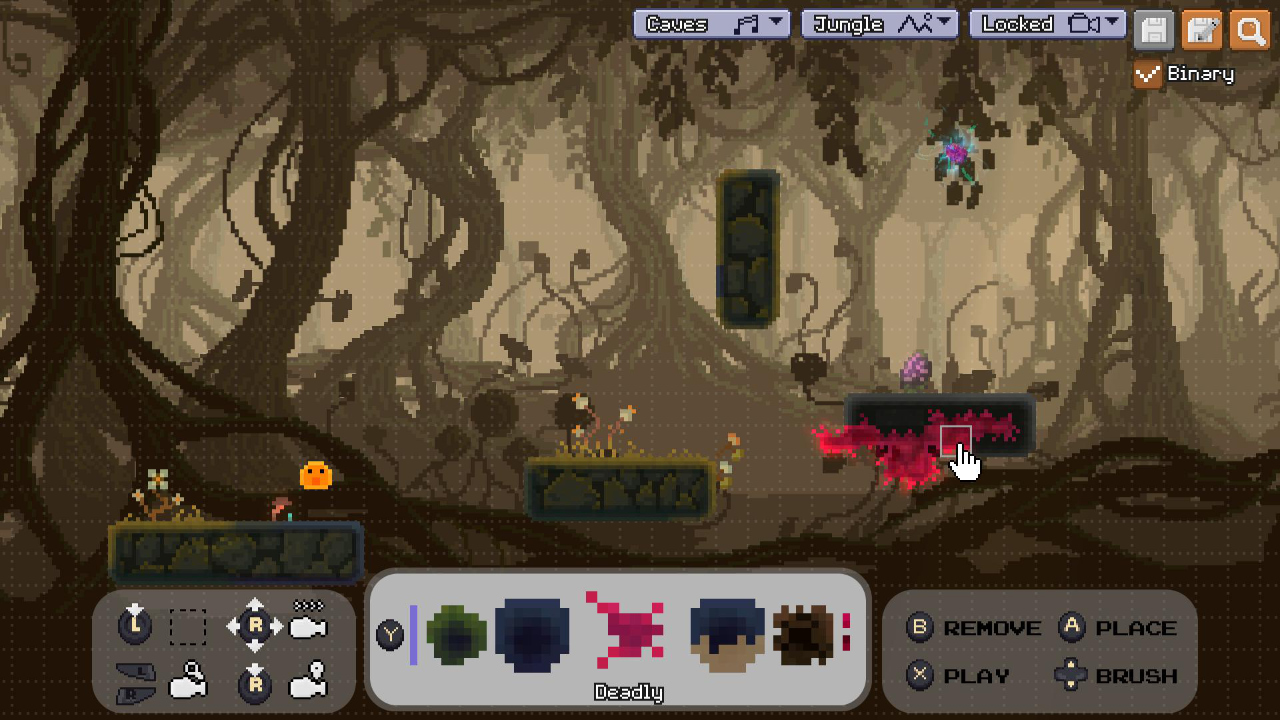Select the magnifying glass search icon
This screenshot has height=720, width=1280.
click(x=1249, y=31)
